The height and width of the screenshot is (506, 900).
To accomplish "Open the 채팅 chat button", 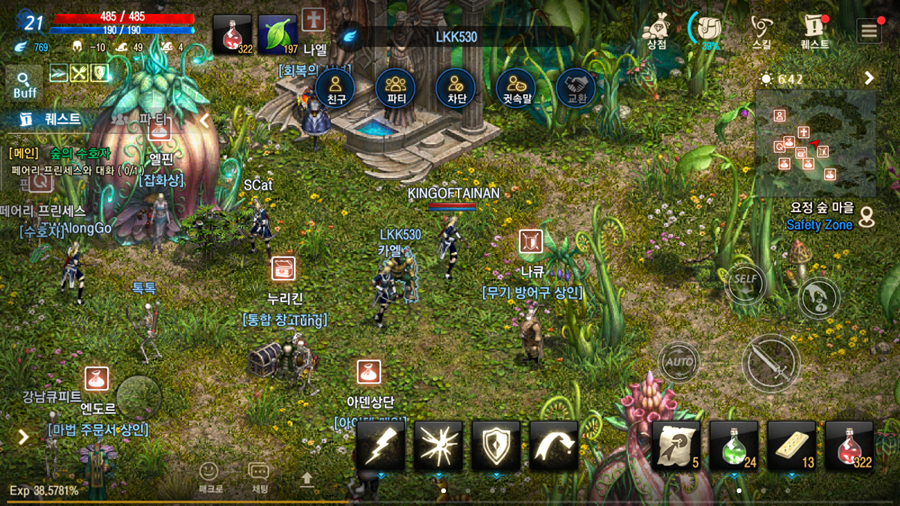I will tap(259, 477).
